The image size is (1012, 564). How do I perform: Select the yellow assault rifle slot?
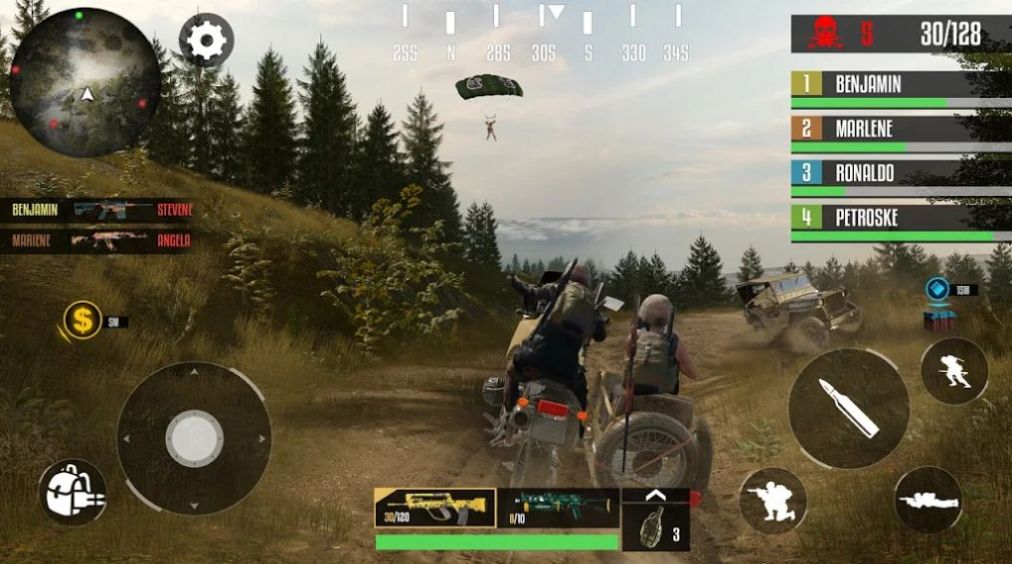[x=434, y=508]
